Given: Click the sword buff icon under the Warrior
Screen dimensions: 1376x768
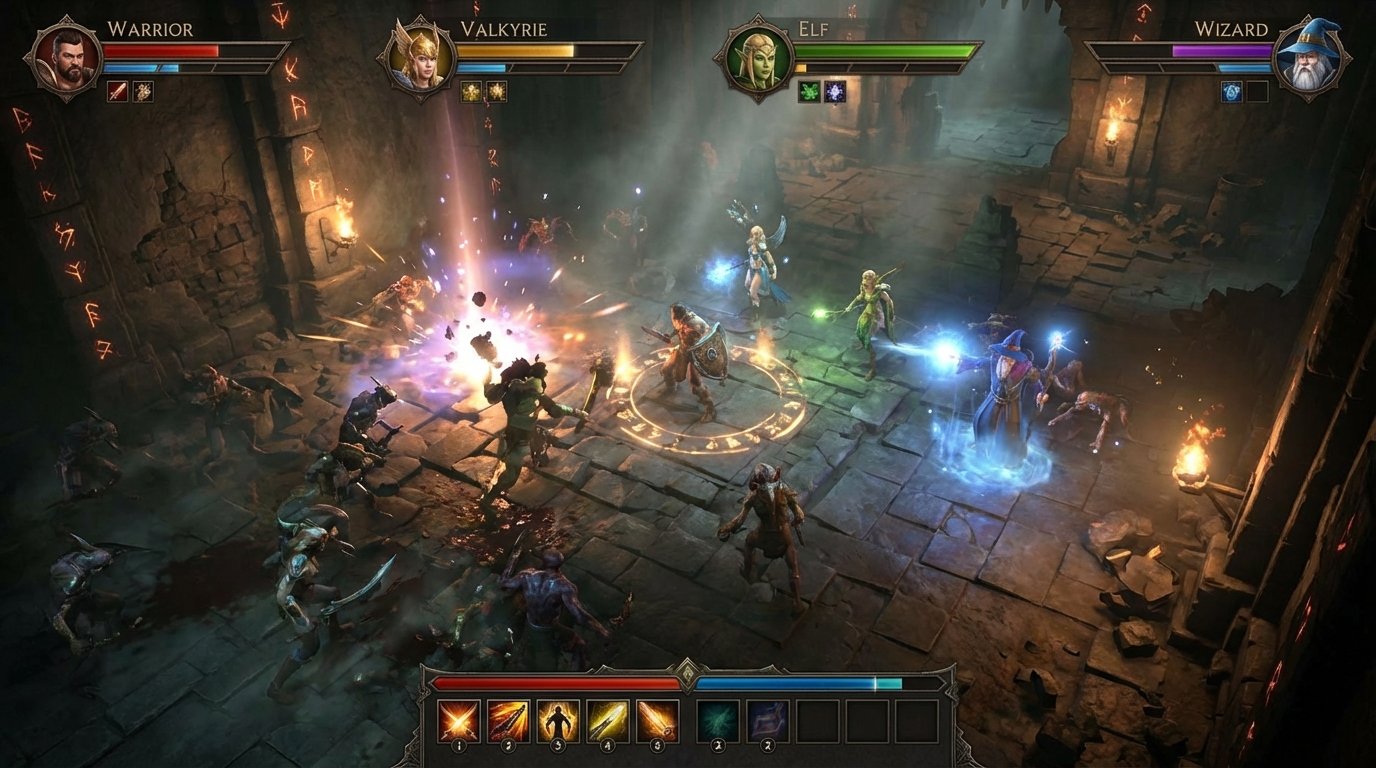Looking at the screenshot, I should click(117, 92).
